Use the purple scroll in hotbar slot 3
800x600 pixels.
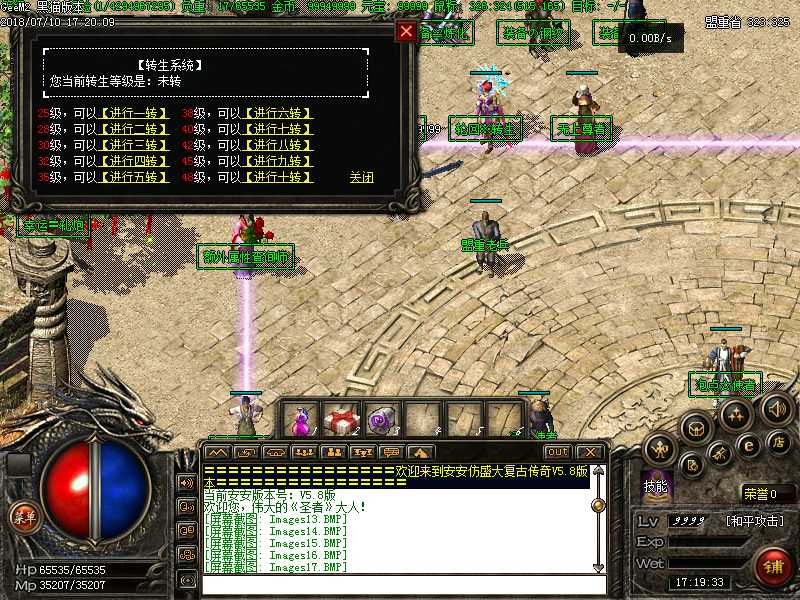pyautogui.click(x=383, y=419)
